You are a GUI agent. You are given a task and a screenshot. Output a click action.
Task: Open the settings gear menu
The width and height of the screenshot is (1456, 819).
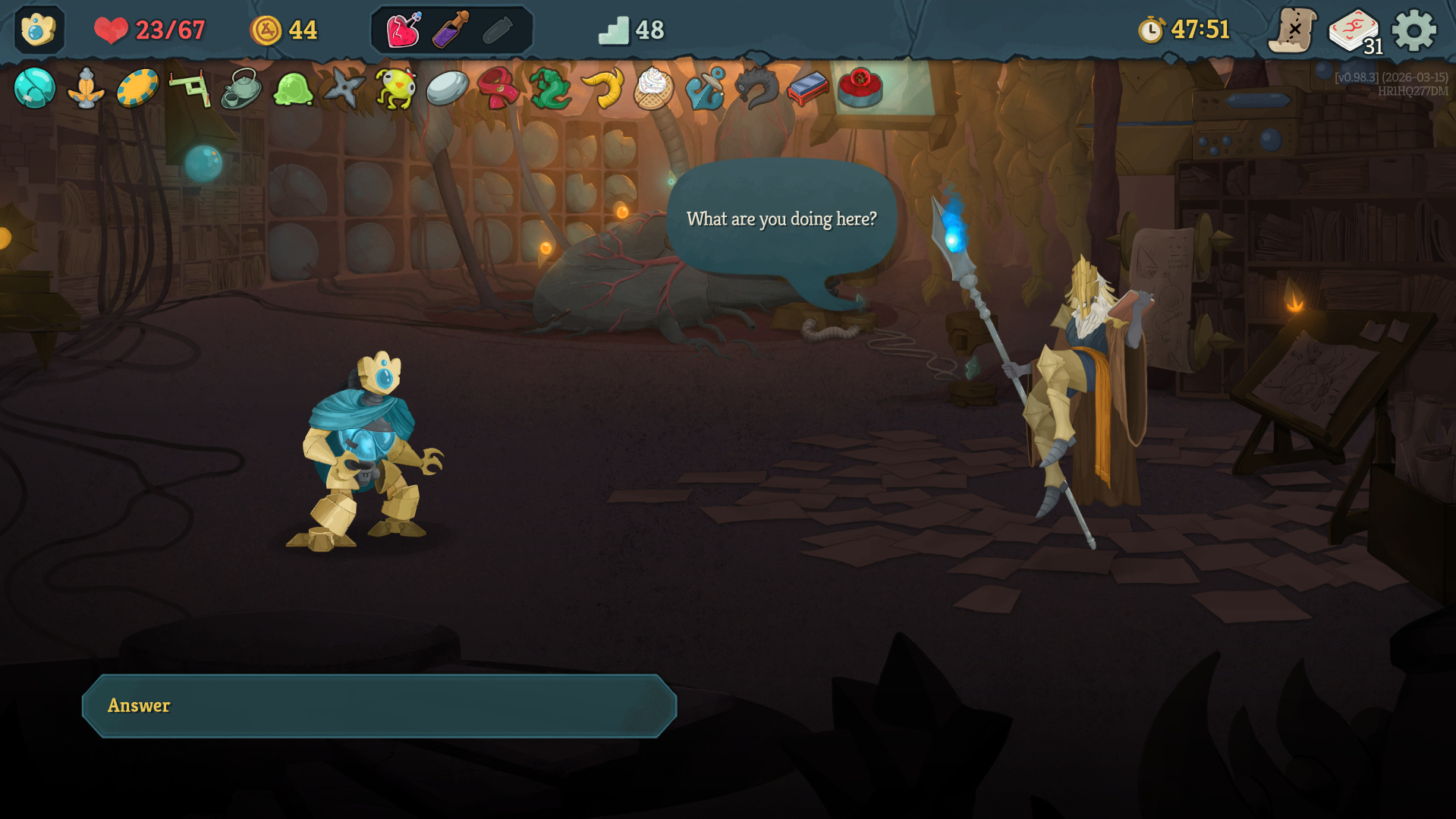(x=1414, y=31)
